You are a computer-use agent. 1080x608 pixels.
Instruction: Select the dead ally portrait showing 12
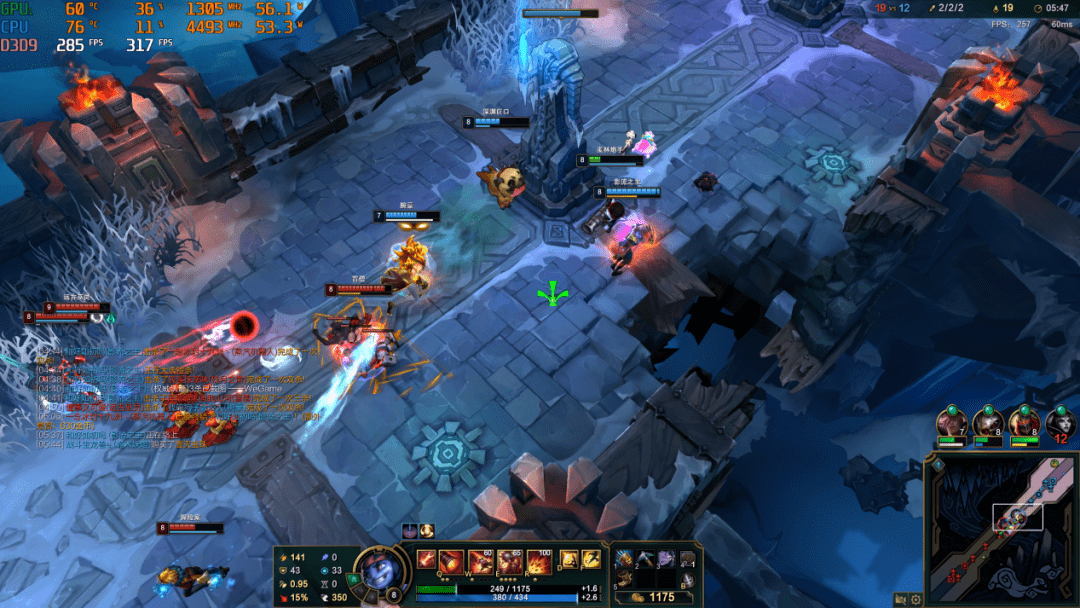pos(1060,424)
